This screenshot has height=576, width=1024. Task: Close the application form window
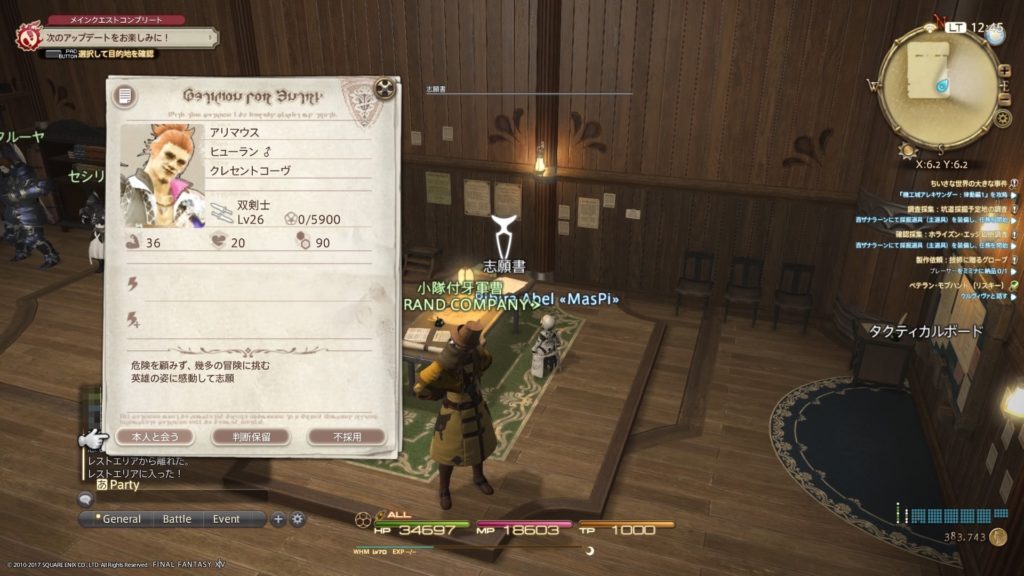(x=384, y=88)
